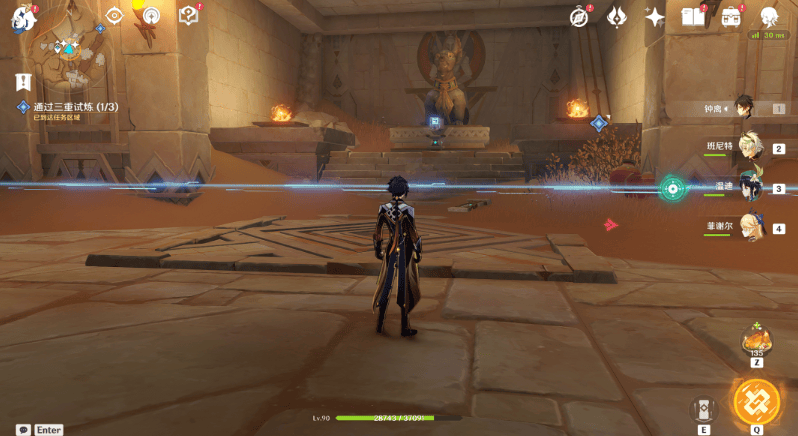The height and width of the screenshot is (436, 798).
Task: Open the battle pass winged icon
Action: 617,17
